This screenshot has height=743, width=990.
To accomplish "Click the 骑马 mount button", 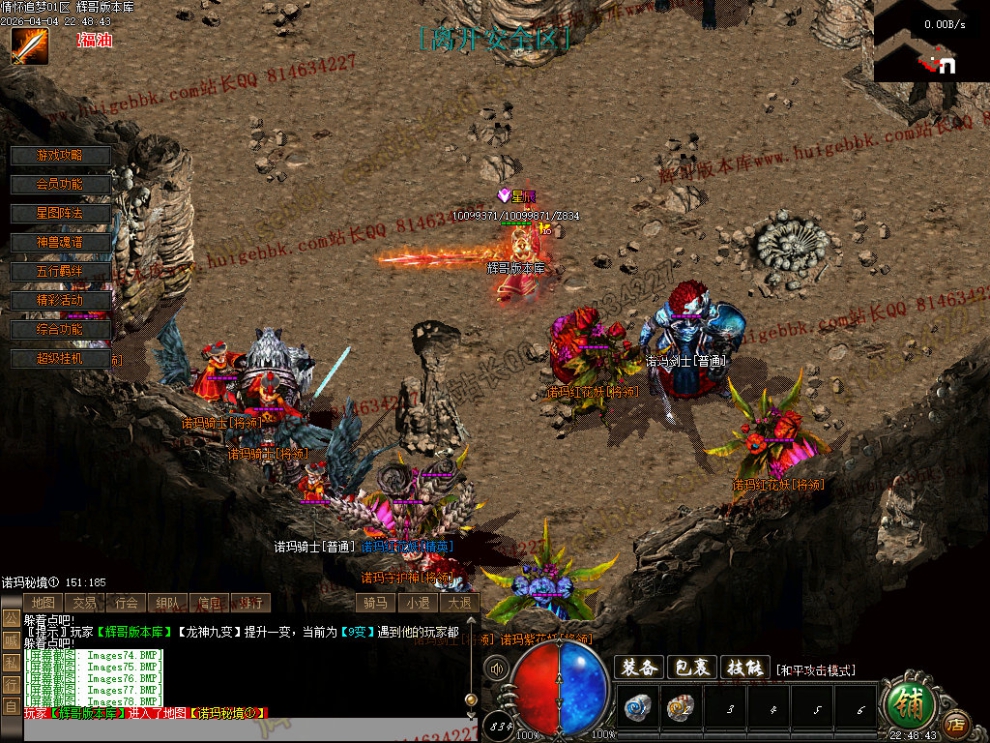I will 375,602.
